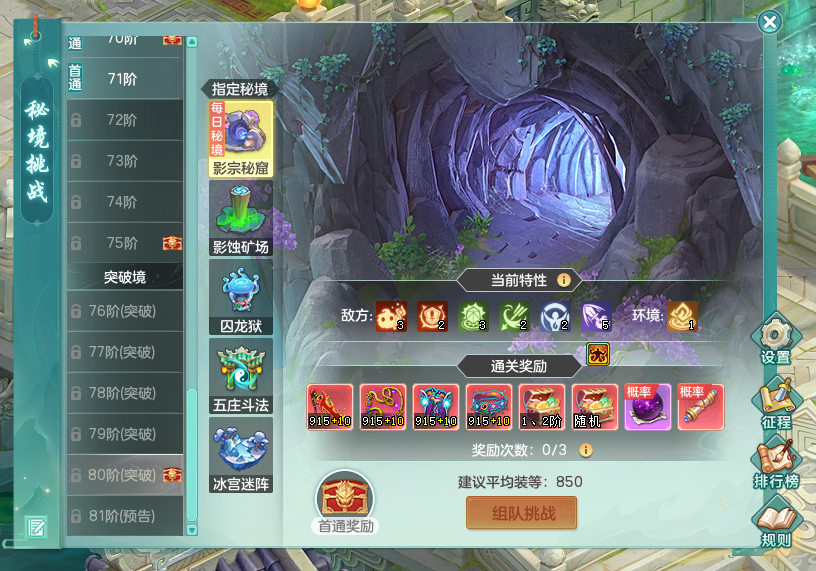This screenshot has height=571, width=816.
Task: Inspect the purple orb 概率 reward
Action: point(647,407)
